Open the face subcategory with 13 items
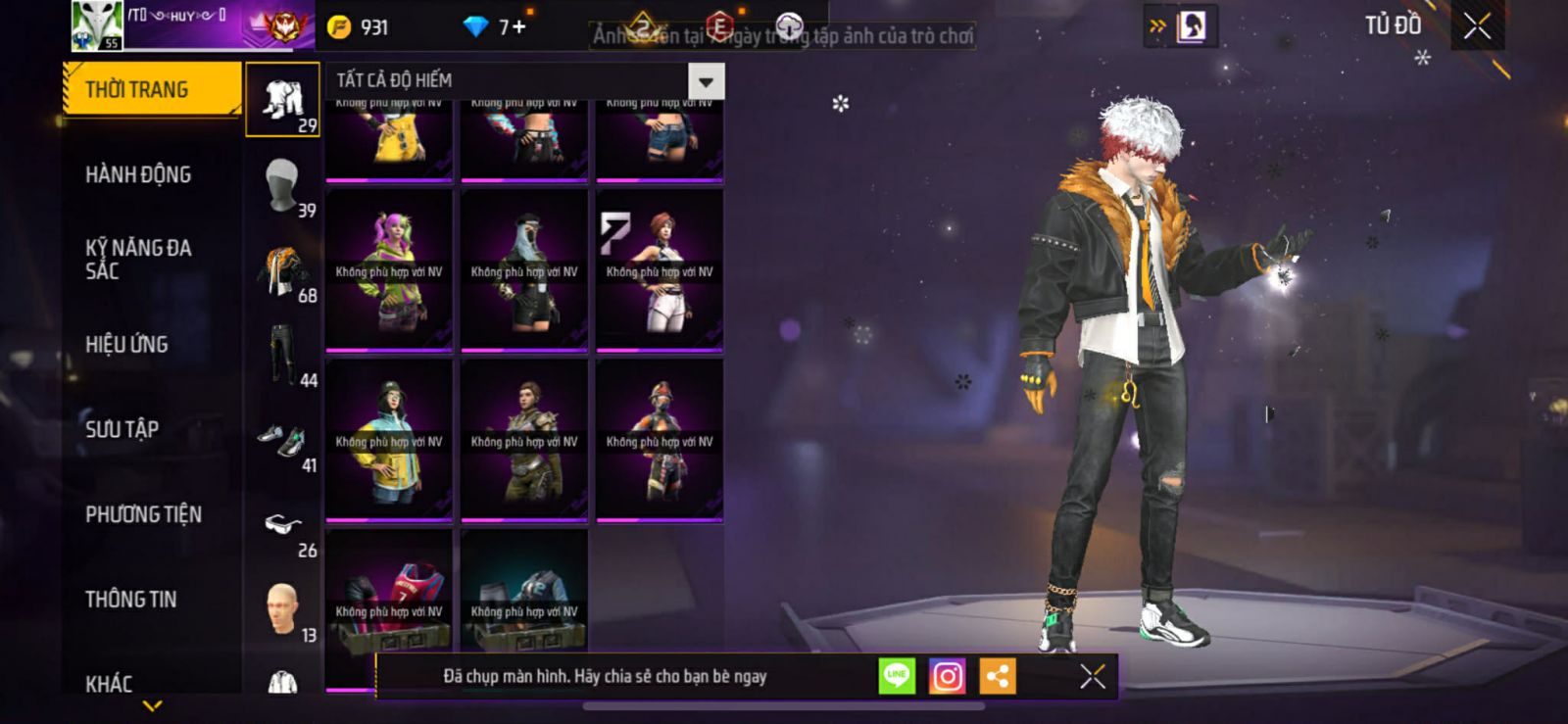The image size is (1568, 724). [x=282, y=610]
